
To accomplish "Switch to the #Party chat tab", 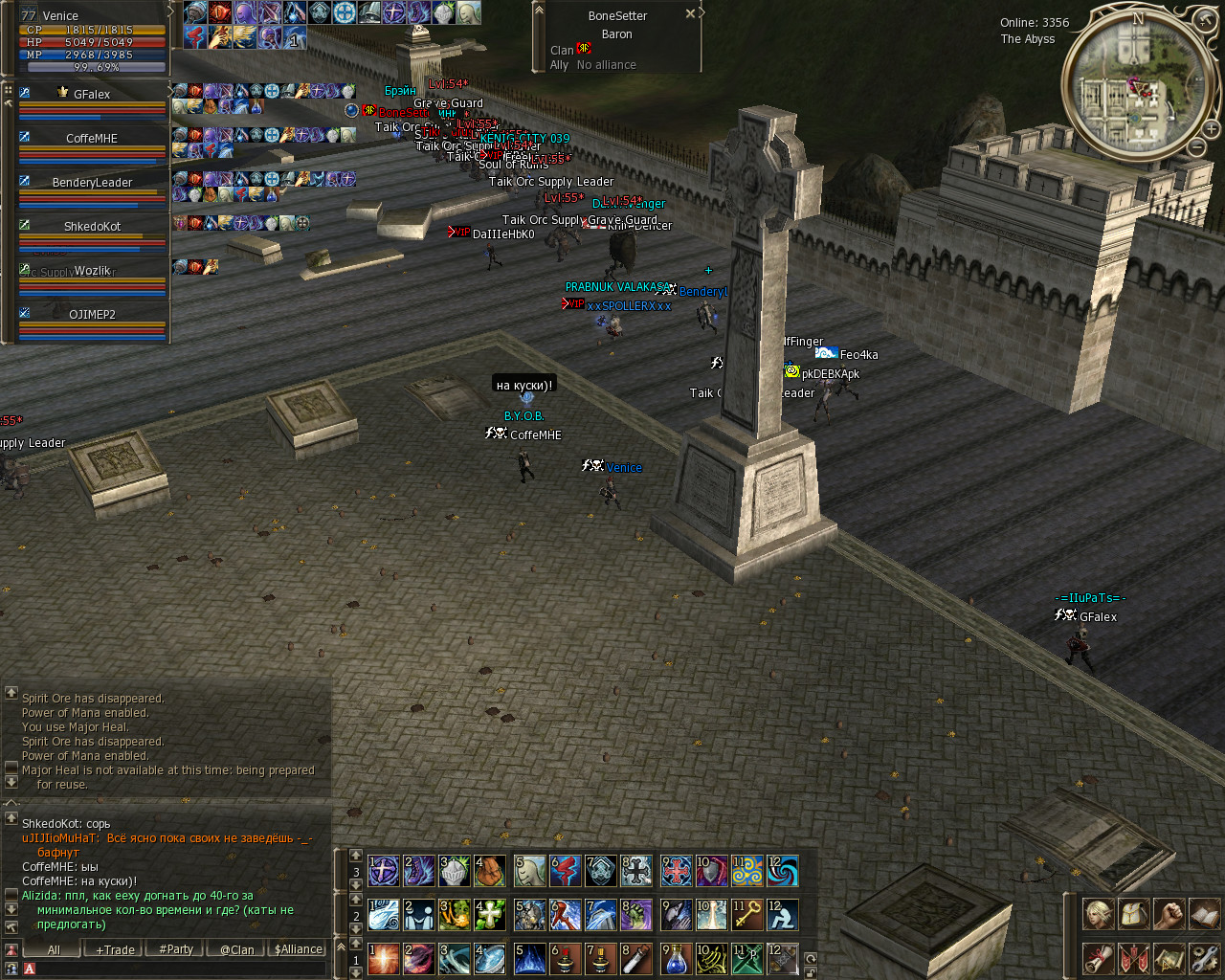I will tap(176, 949).
